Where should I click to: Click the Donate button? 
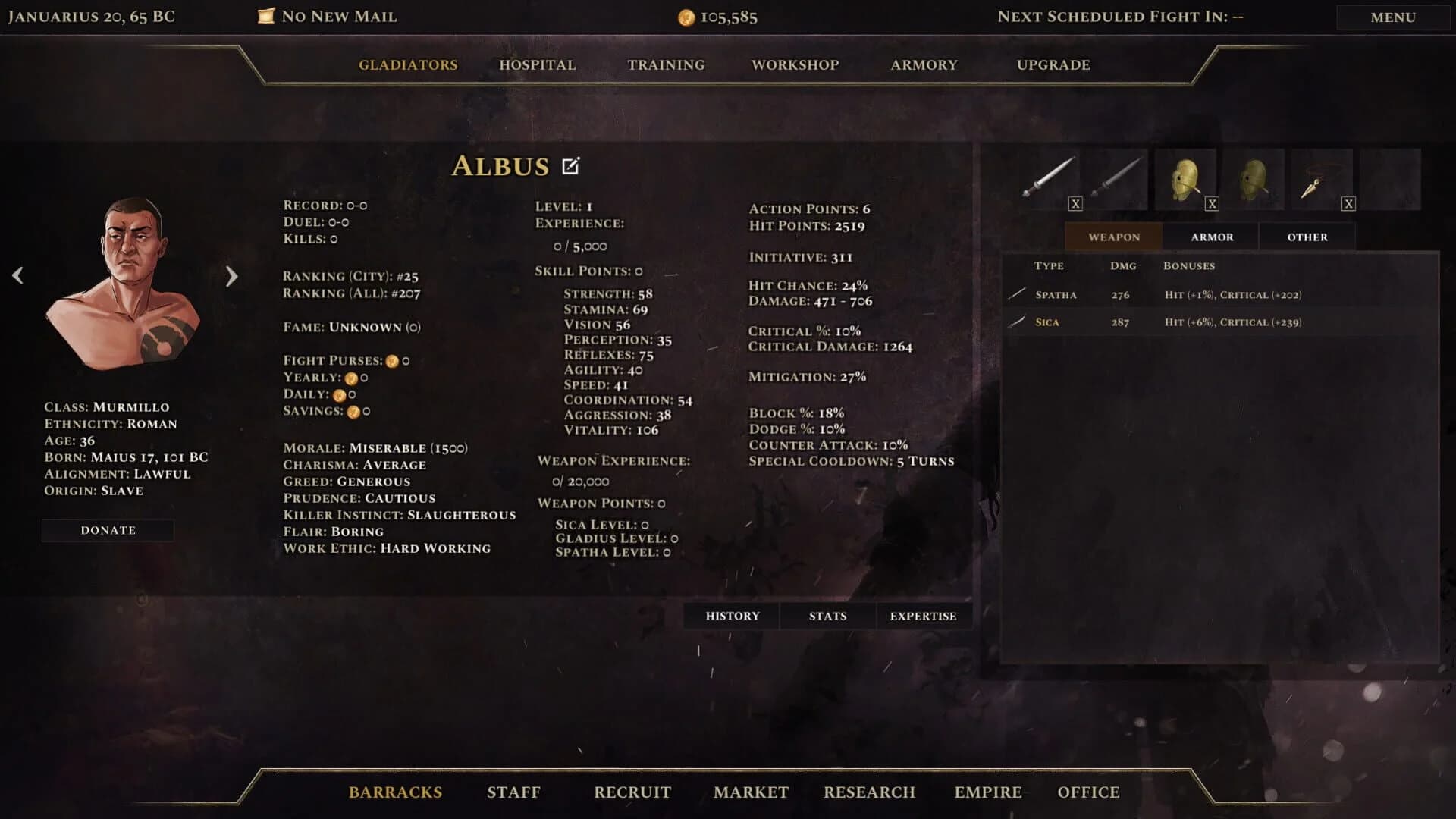coord(108,529)
